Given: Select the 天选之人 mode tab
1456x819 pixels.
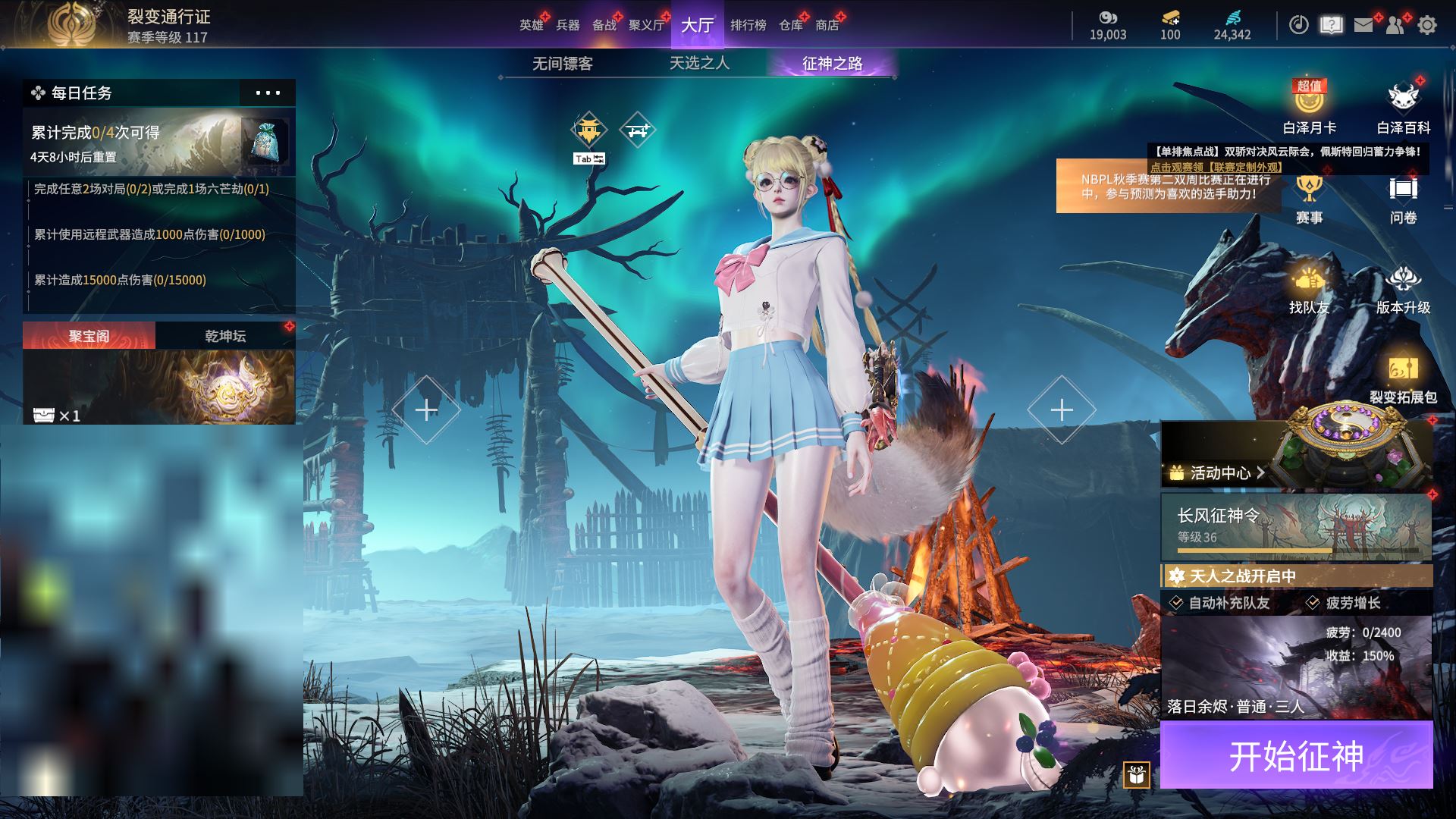Looking at the screenshot, I should pyautogui.click(x=699, y=64).
